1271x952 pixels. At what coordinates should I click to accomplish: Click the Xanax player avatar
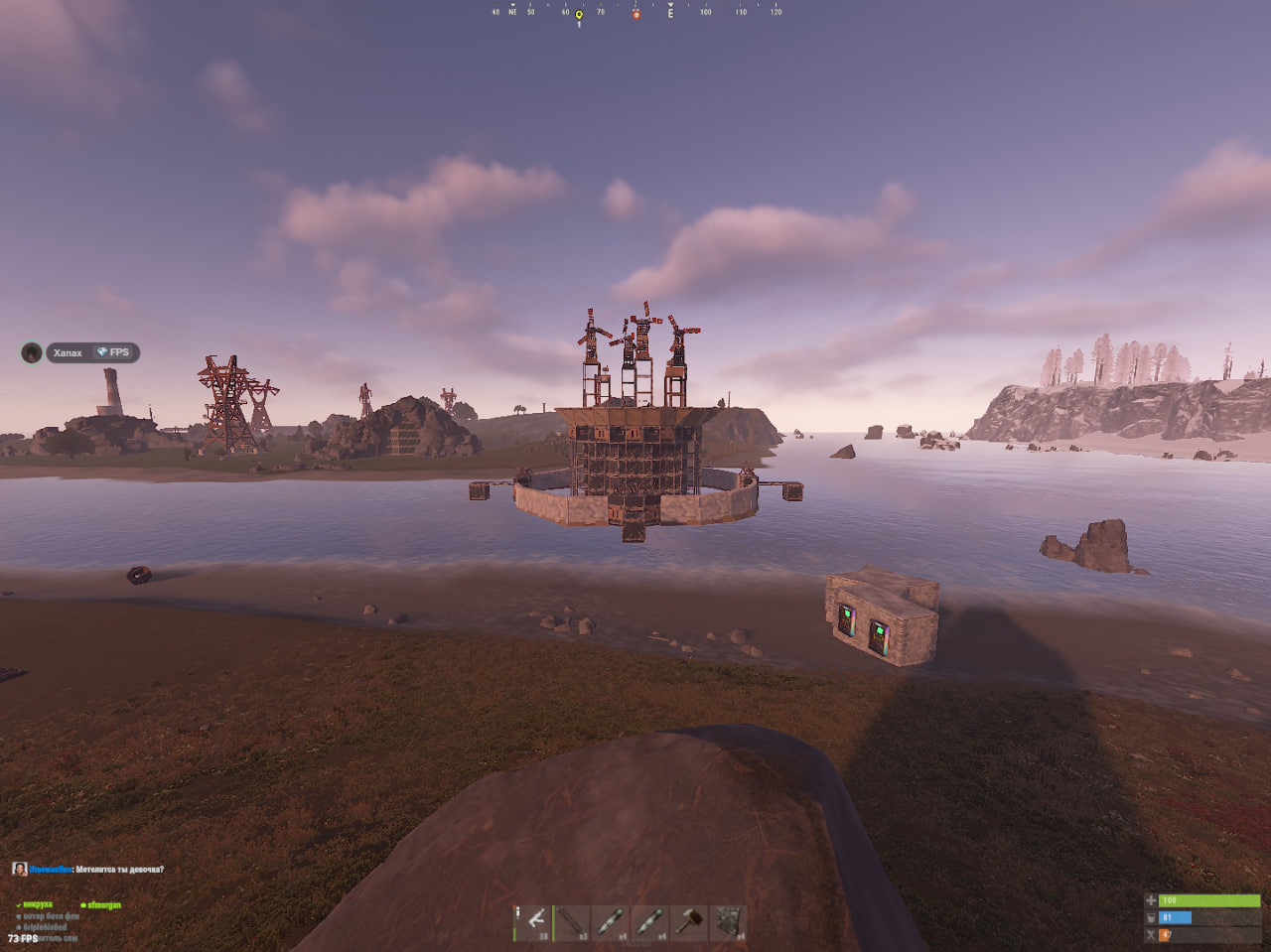pos(32,352)
